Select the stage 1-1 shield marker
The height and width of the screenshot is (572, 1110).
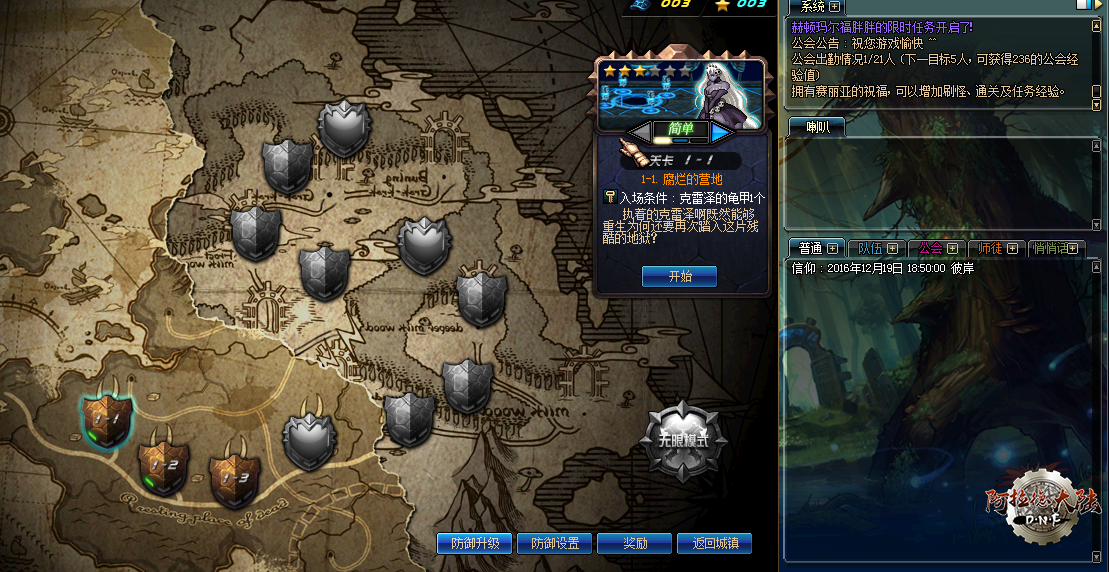point(108,419)
